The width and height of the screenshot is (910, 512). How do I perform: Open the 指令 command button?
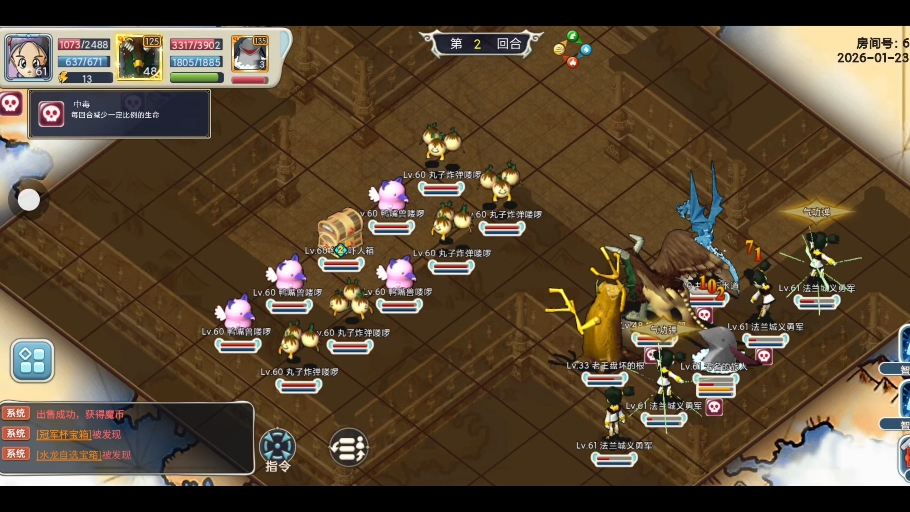pos(277,447)
